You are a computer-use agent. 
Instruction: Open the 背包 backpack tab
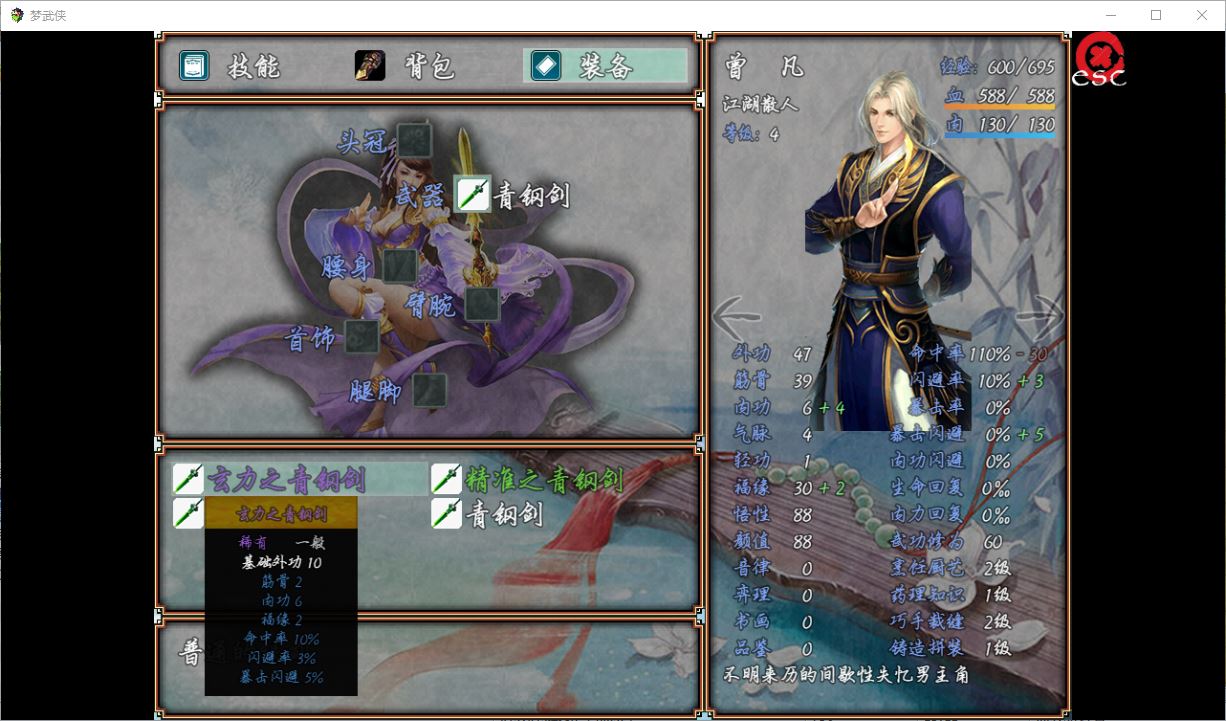pyautogui.click(x=405, y=66)
